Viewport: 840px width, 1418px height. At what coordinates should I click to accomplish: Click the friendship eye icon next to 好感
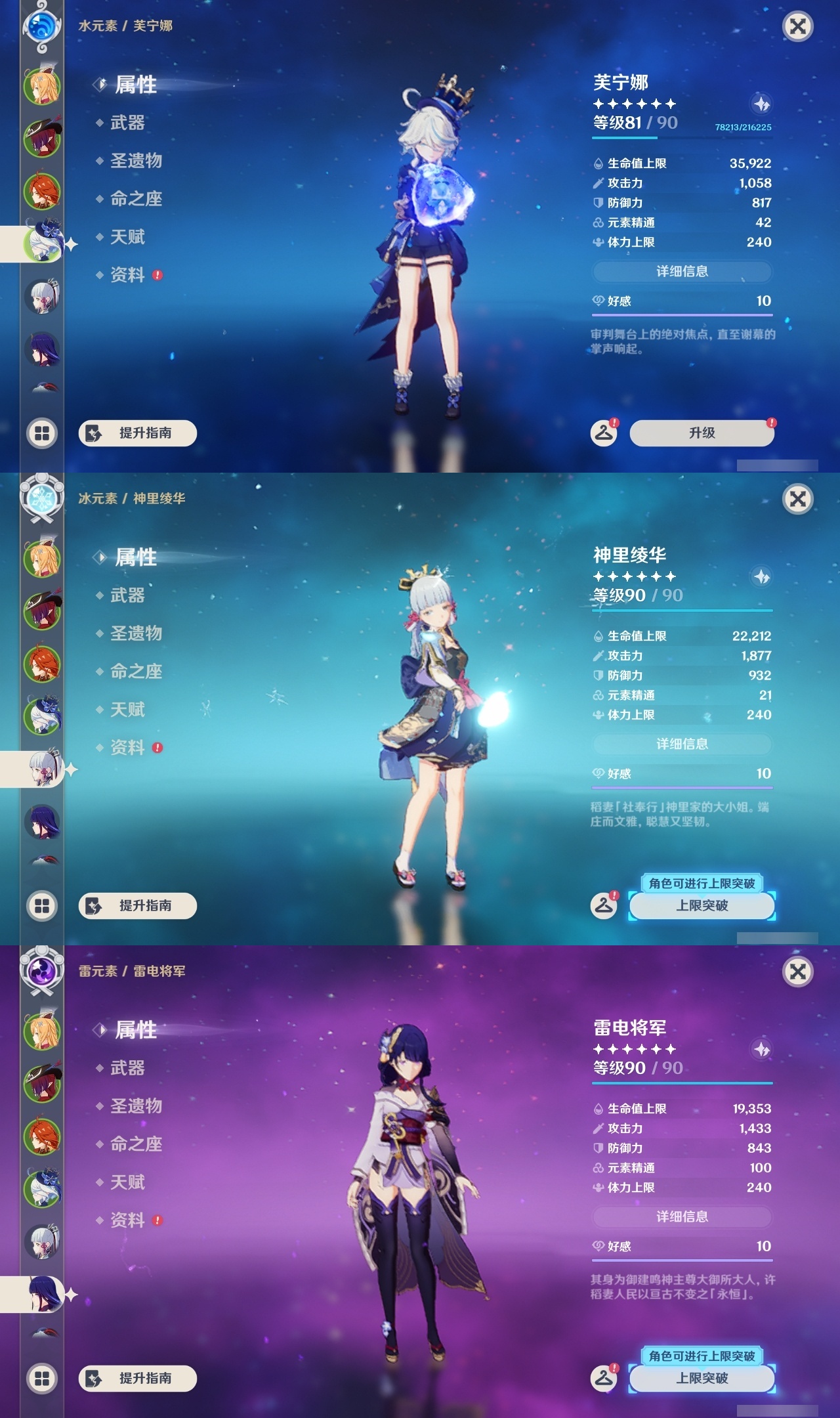597,303
